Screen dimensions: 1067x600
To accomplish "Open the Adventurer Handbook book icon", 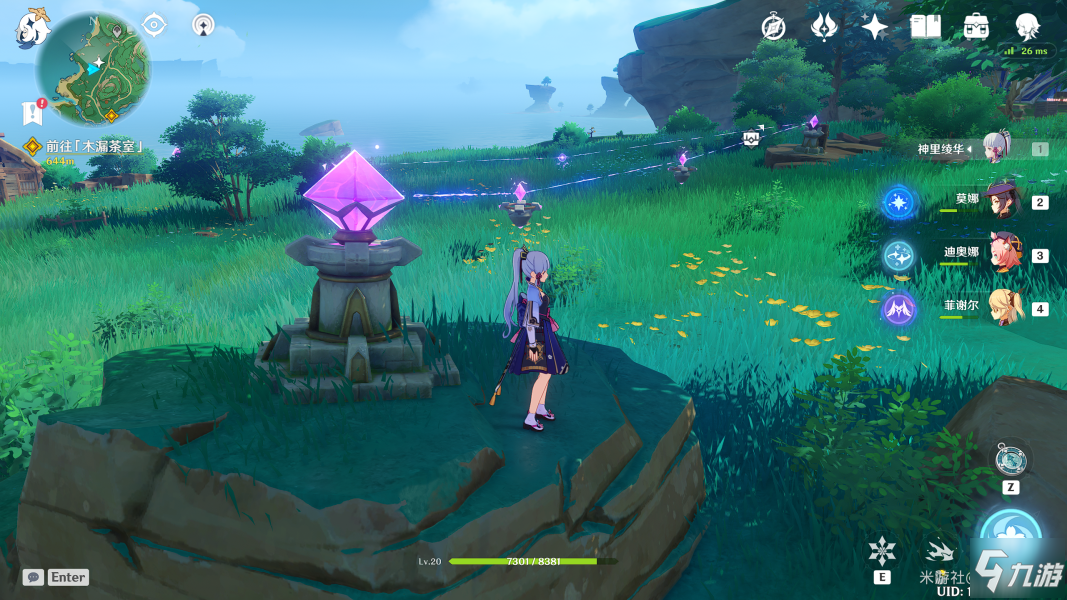I will [926, 27].
